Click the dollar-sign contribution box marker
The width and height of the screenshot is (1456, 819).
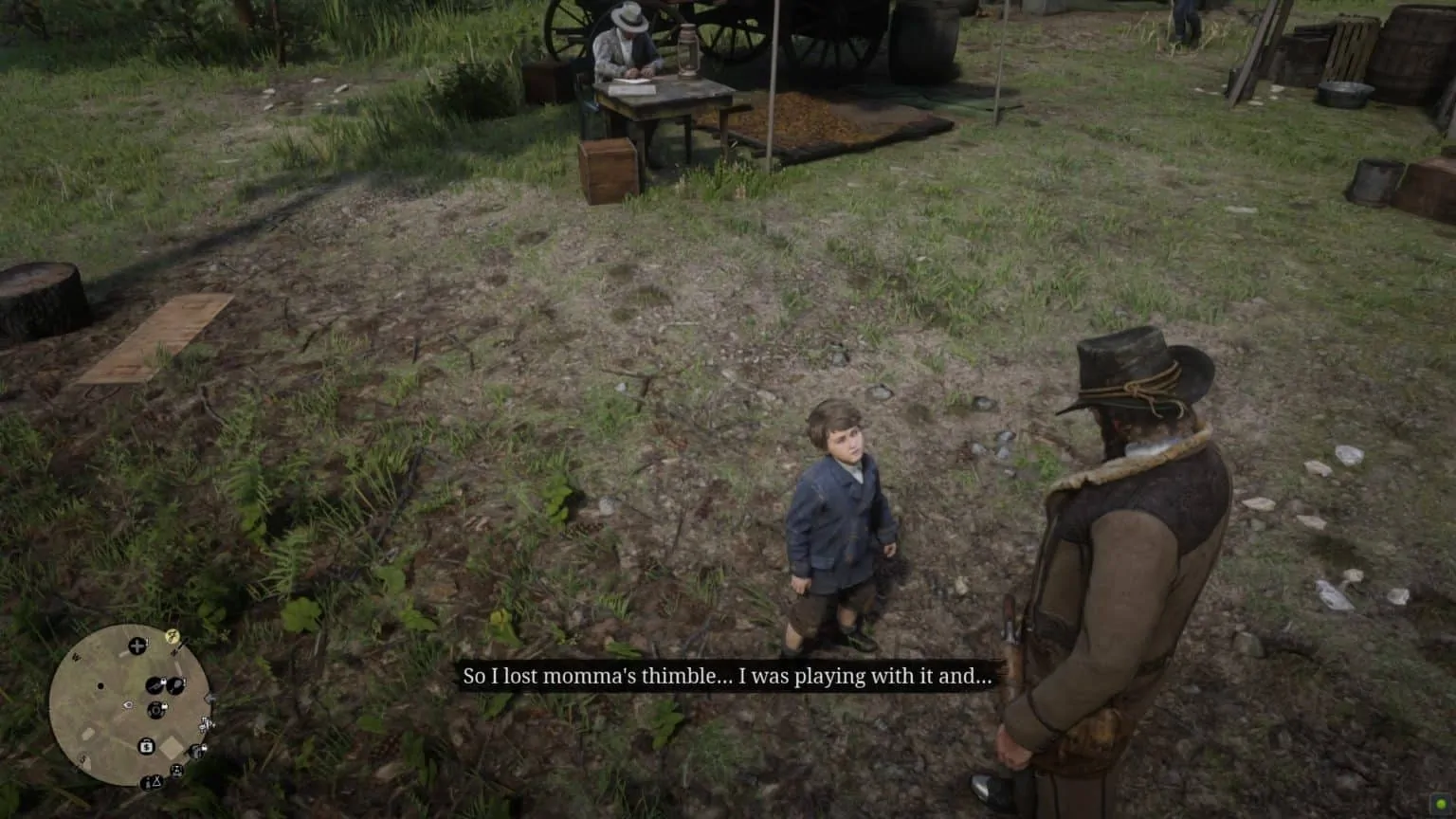coord(147,746)
